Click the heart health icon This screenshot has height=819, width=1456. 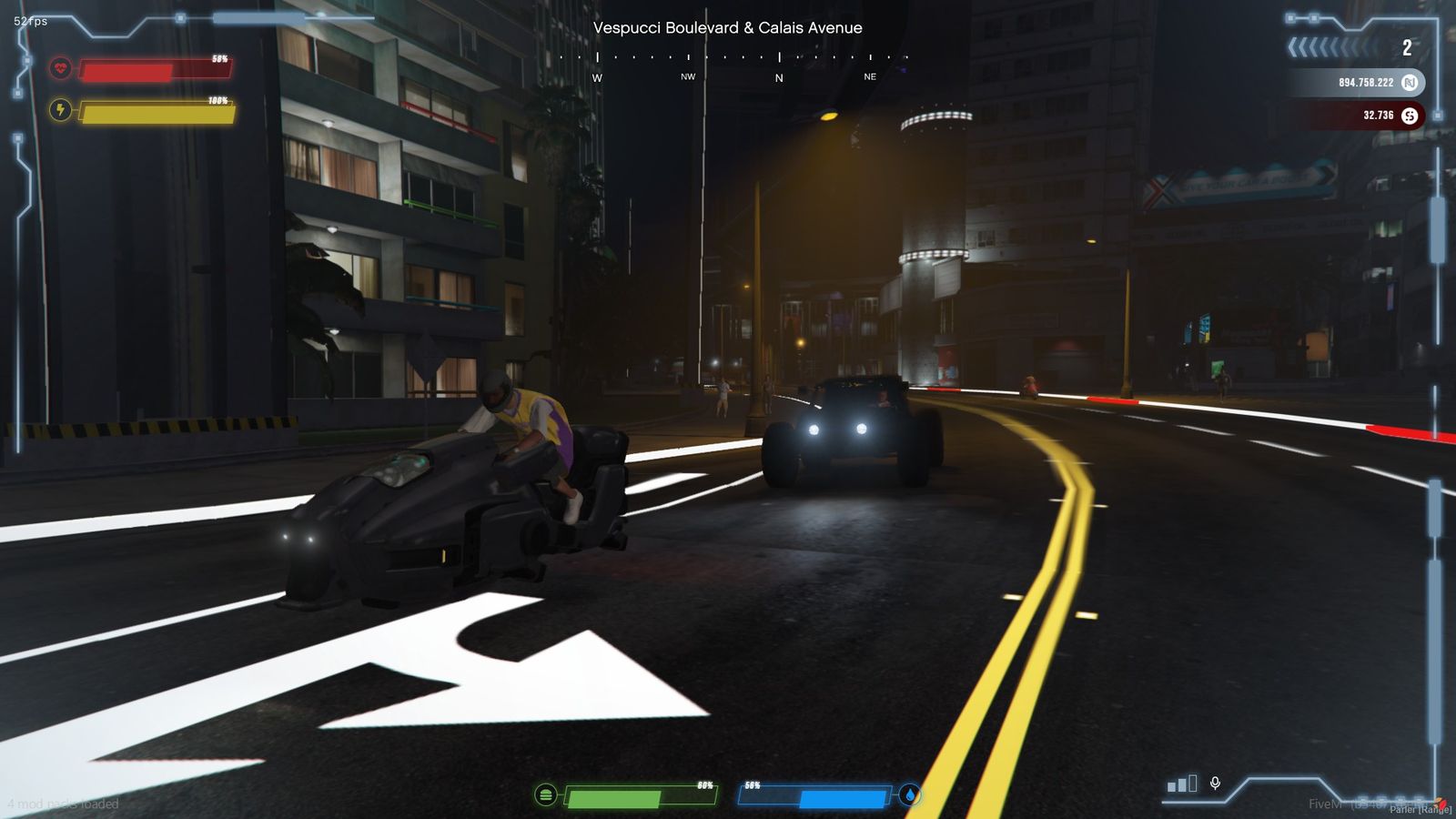60,68
